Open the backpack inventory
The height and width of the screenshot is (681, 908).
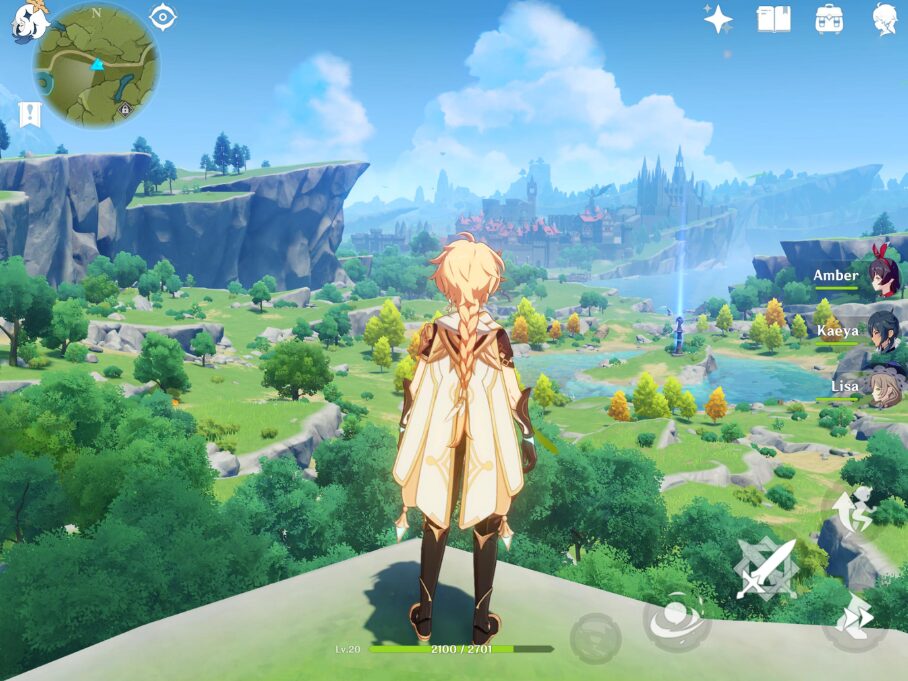(829, 19)
